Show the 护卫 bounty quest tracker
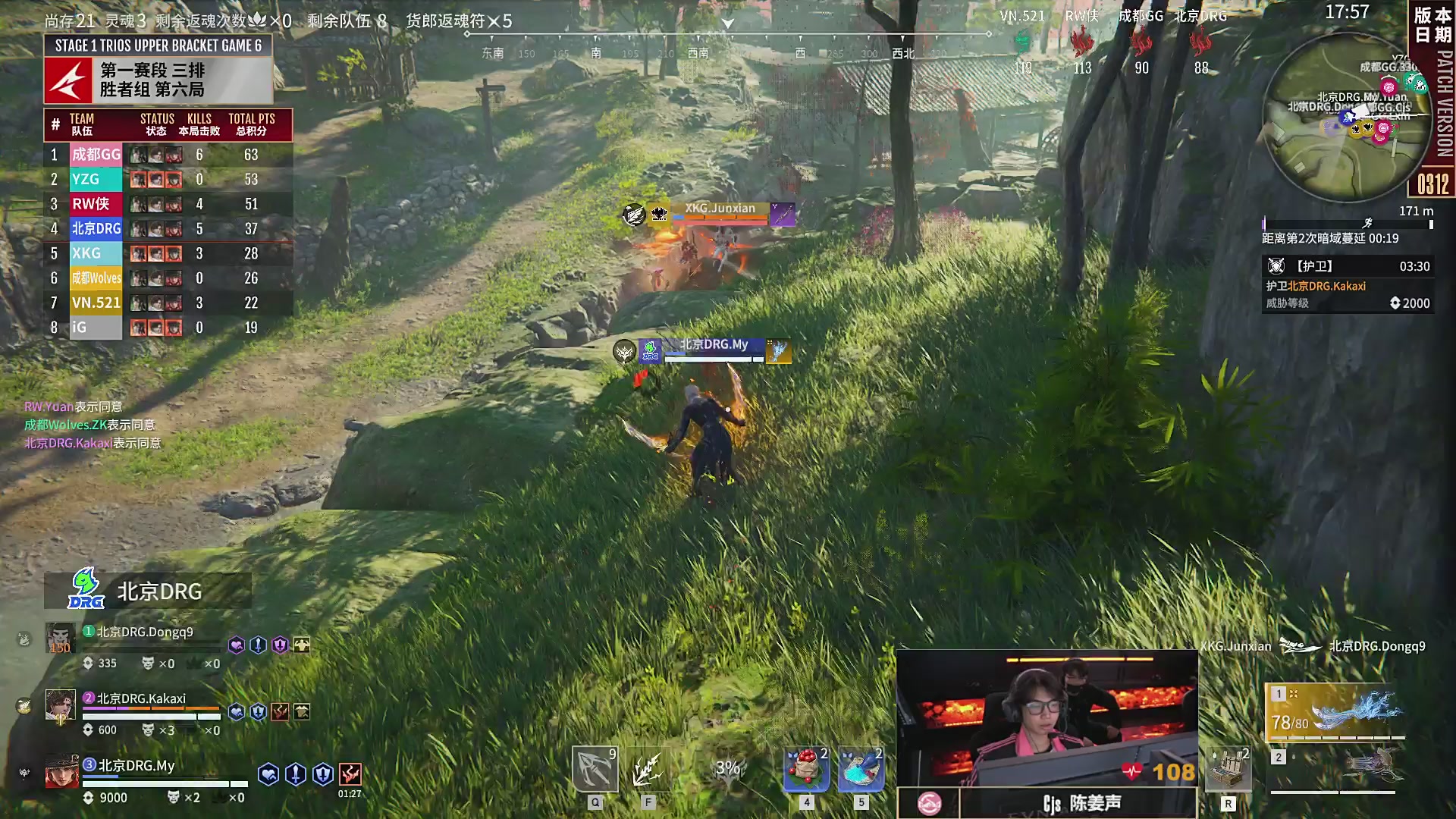Screen dimensions: 1456x819 click(1347, 284)
